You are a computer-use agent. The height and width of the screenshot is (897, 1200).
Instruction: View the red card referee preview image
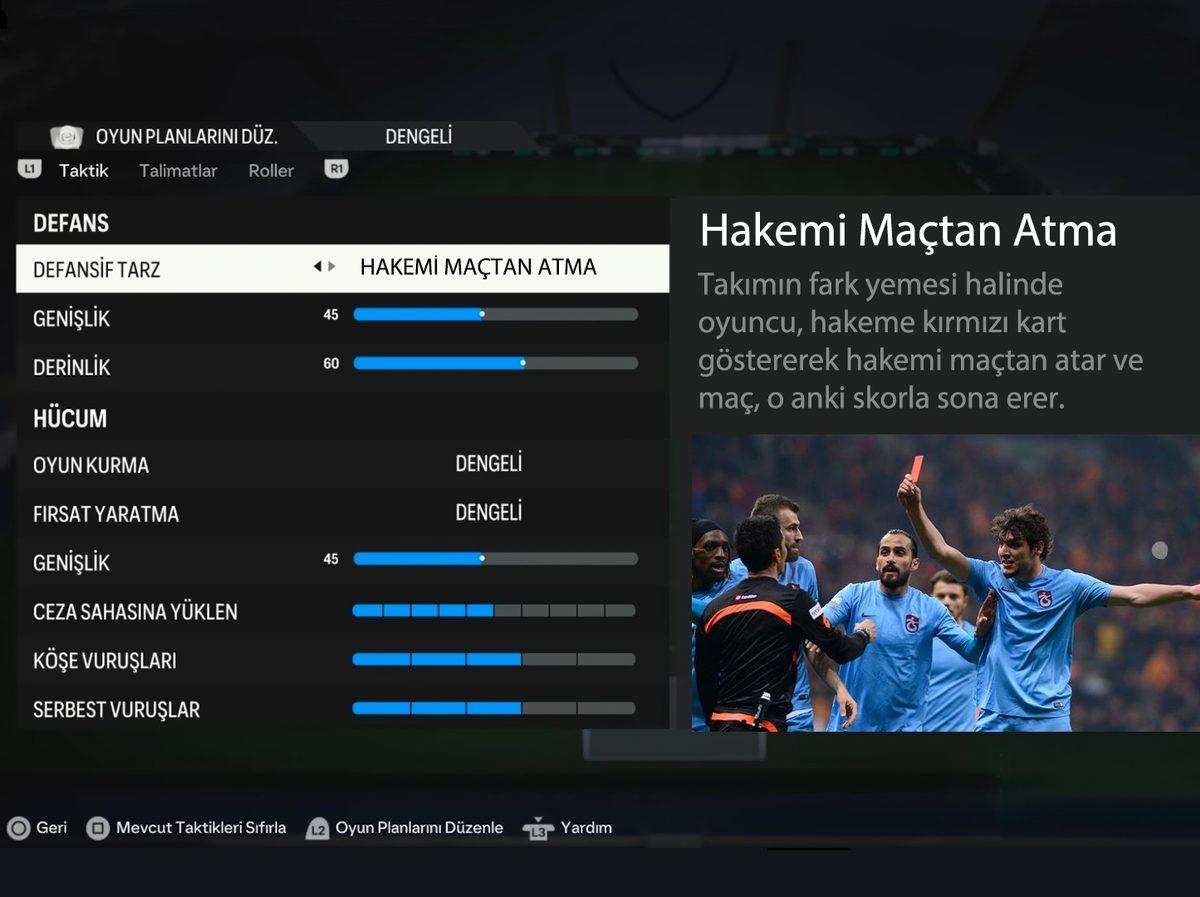[x=945, y=582]
